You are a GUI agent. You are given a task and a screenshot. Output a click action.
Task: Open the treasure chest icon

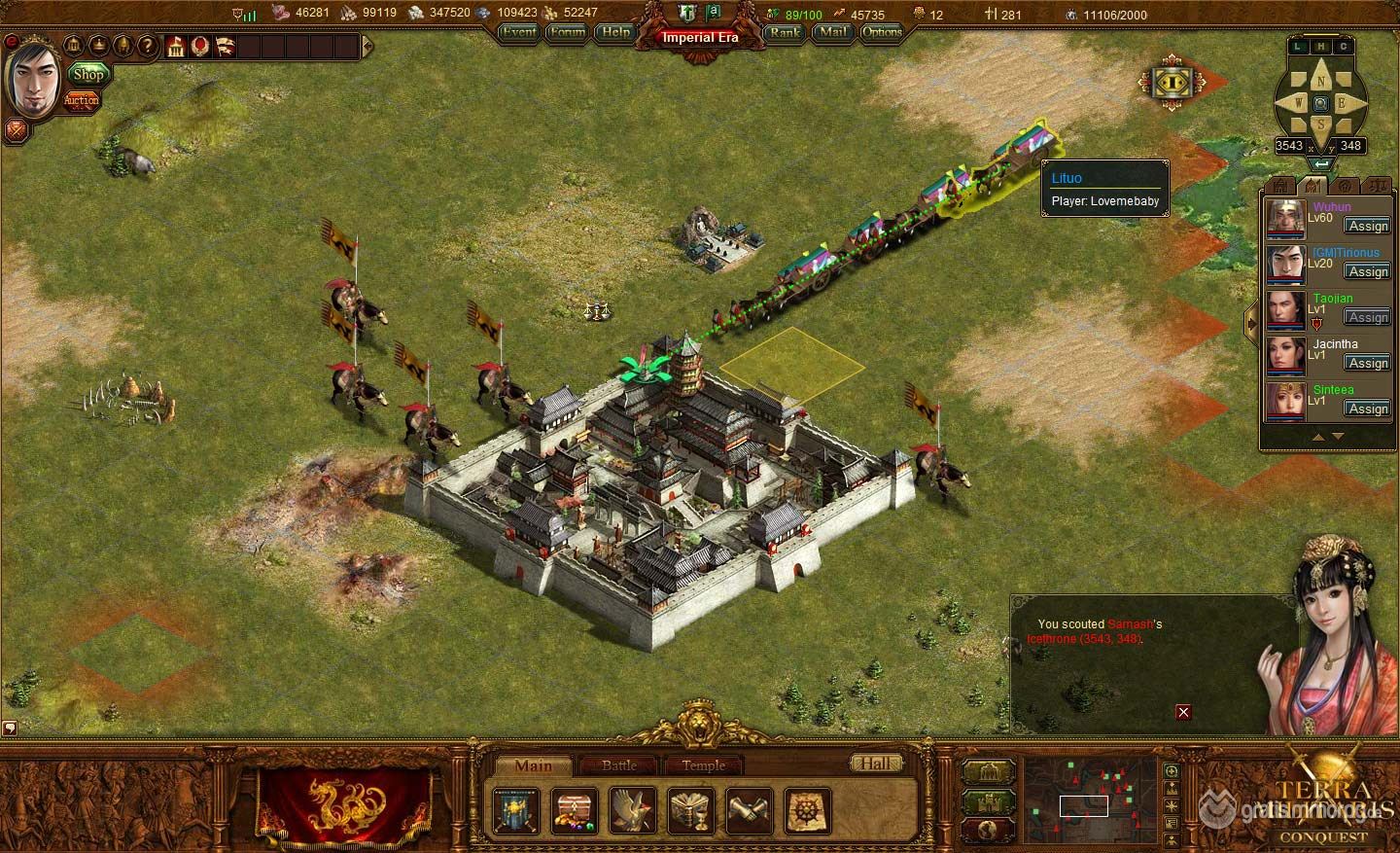575,810
